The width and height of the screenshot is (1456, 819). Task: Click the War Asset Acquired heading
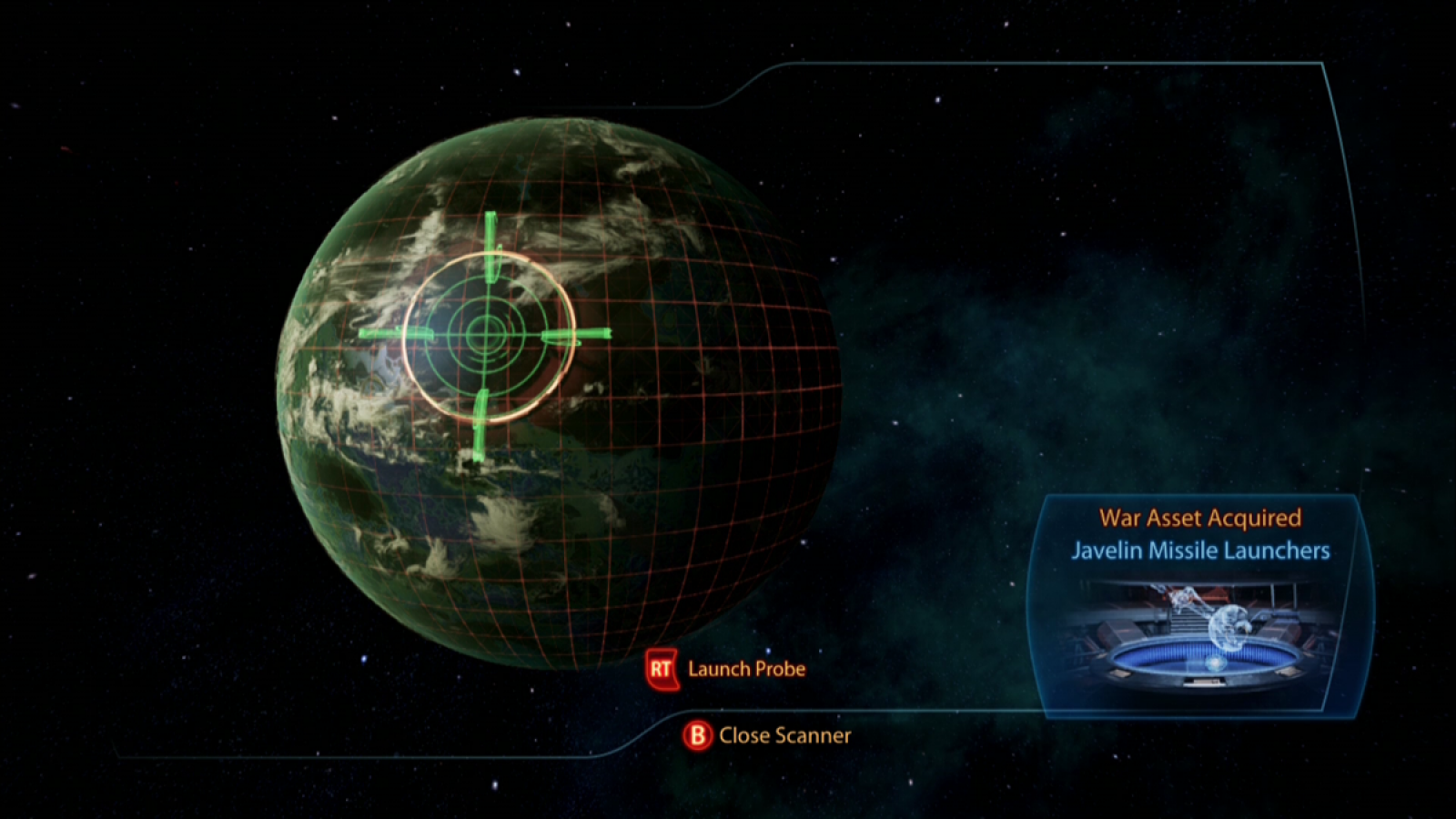(x=1200, y=519)
